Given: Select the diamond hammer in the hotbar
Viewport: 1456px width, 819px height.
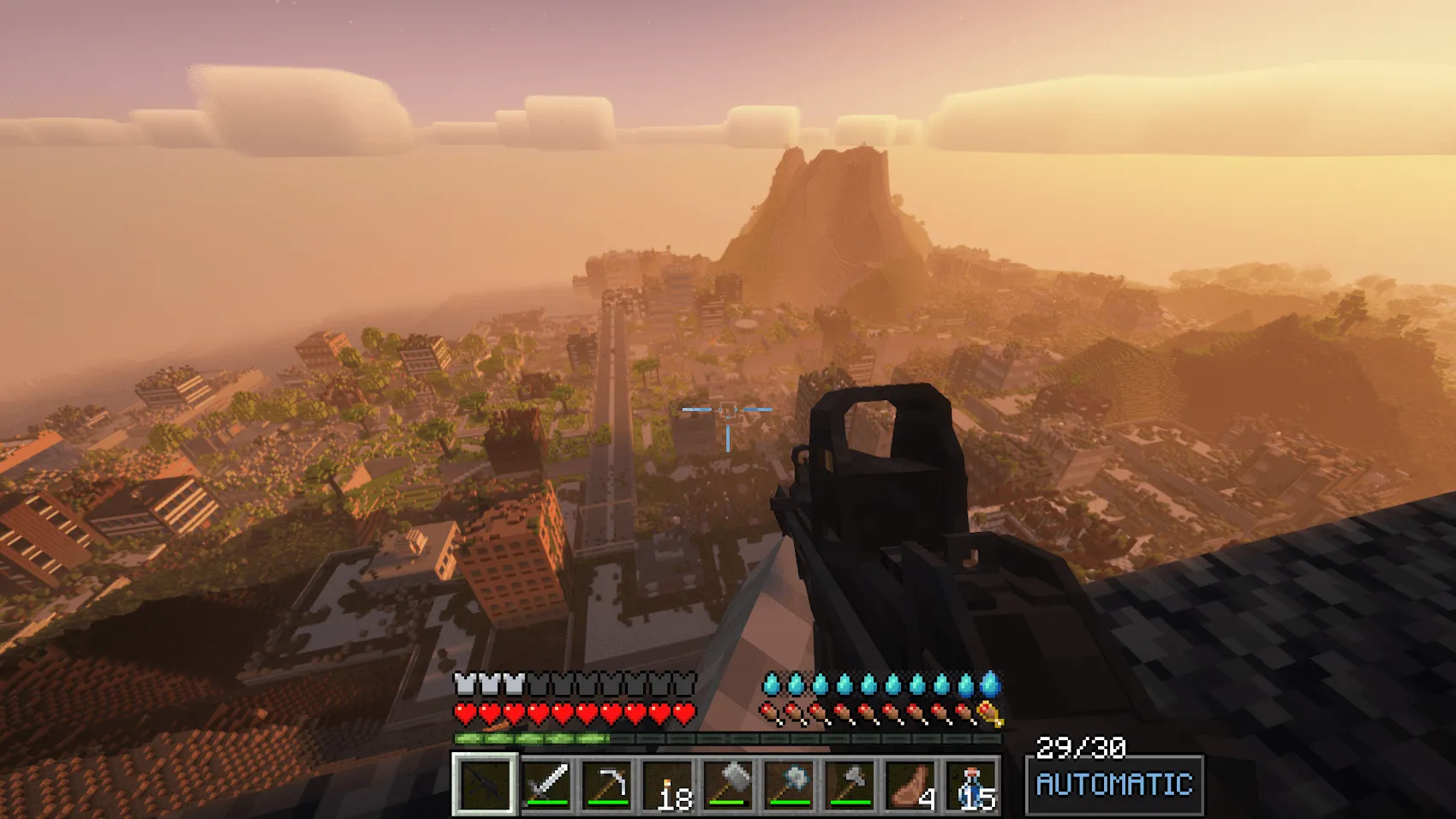Looking at the screenshot, I should tap(792, 782).
